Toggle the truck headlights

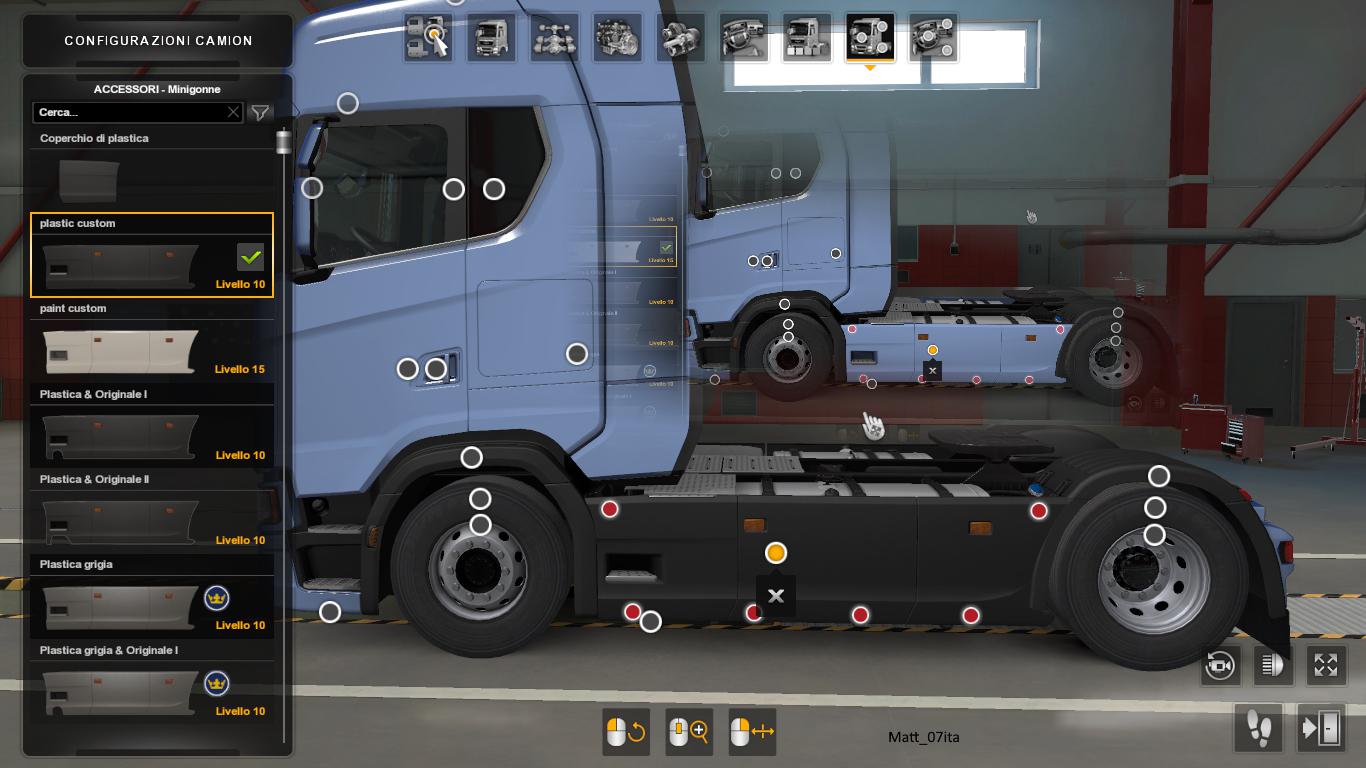pos(1272,665)
